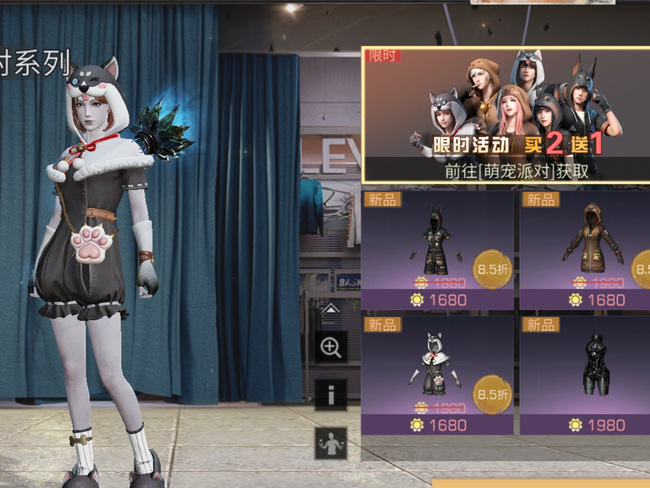Screen dimensions: 650x488
Task: Expand the small up-arrow above the magnifier
Action: pyautogui.click(x=331, y=309)
